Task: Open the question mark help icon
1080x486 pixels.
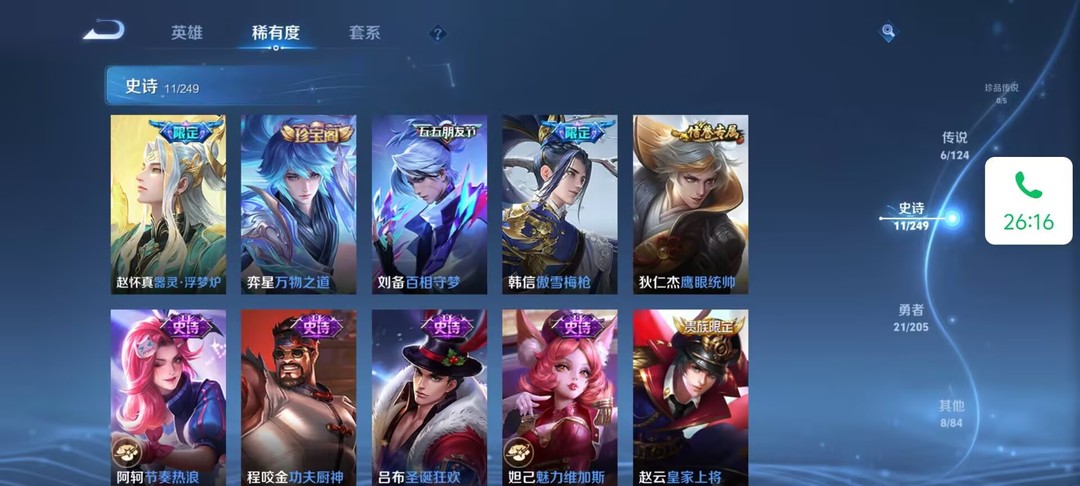Action: [437, 34]
